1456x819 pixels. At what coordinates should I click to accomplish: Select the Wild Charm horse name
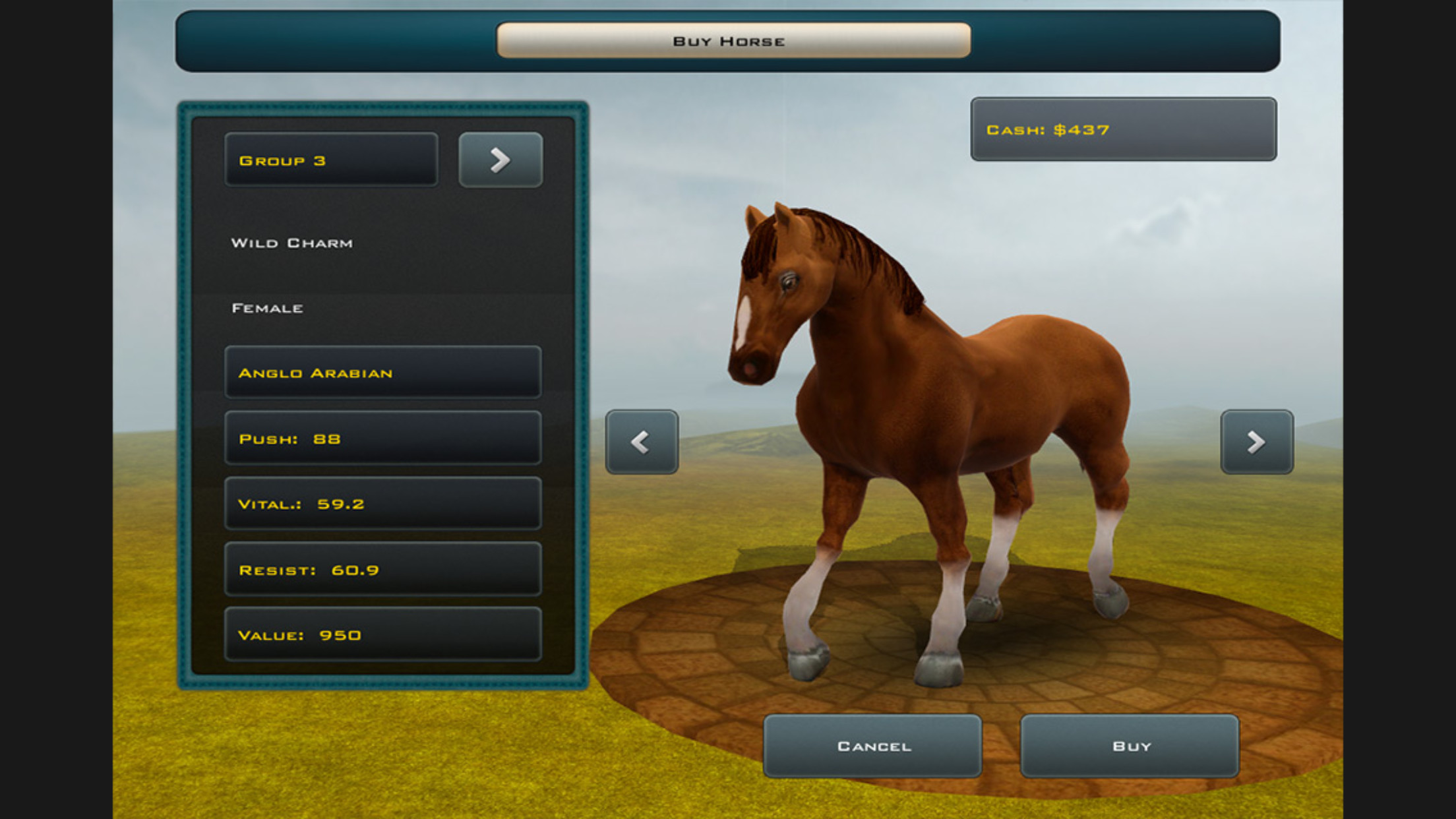click(292, 242)
